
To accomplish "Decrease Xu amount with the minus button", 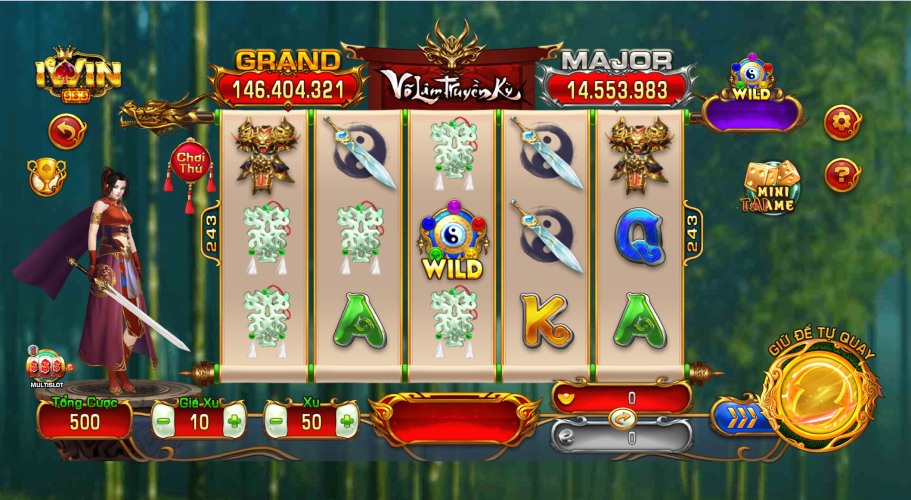I will 276,421.
